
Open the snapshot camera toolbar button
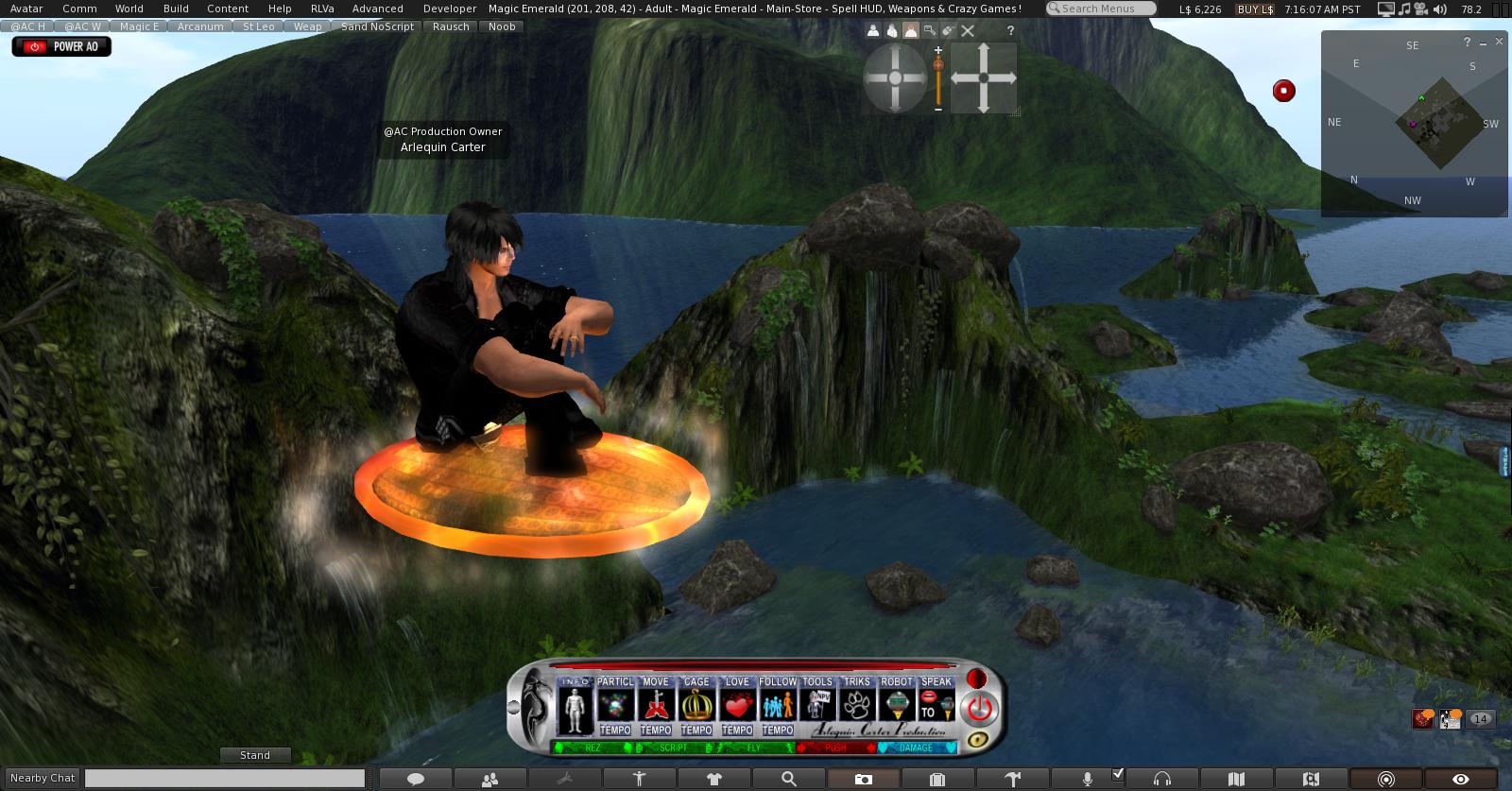[863, 779]
